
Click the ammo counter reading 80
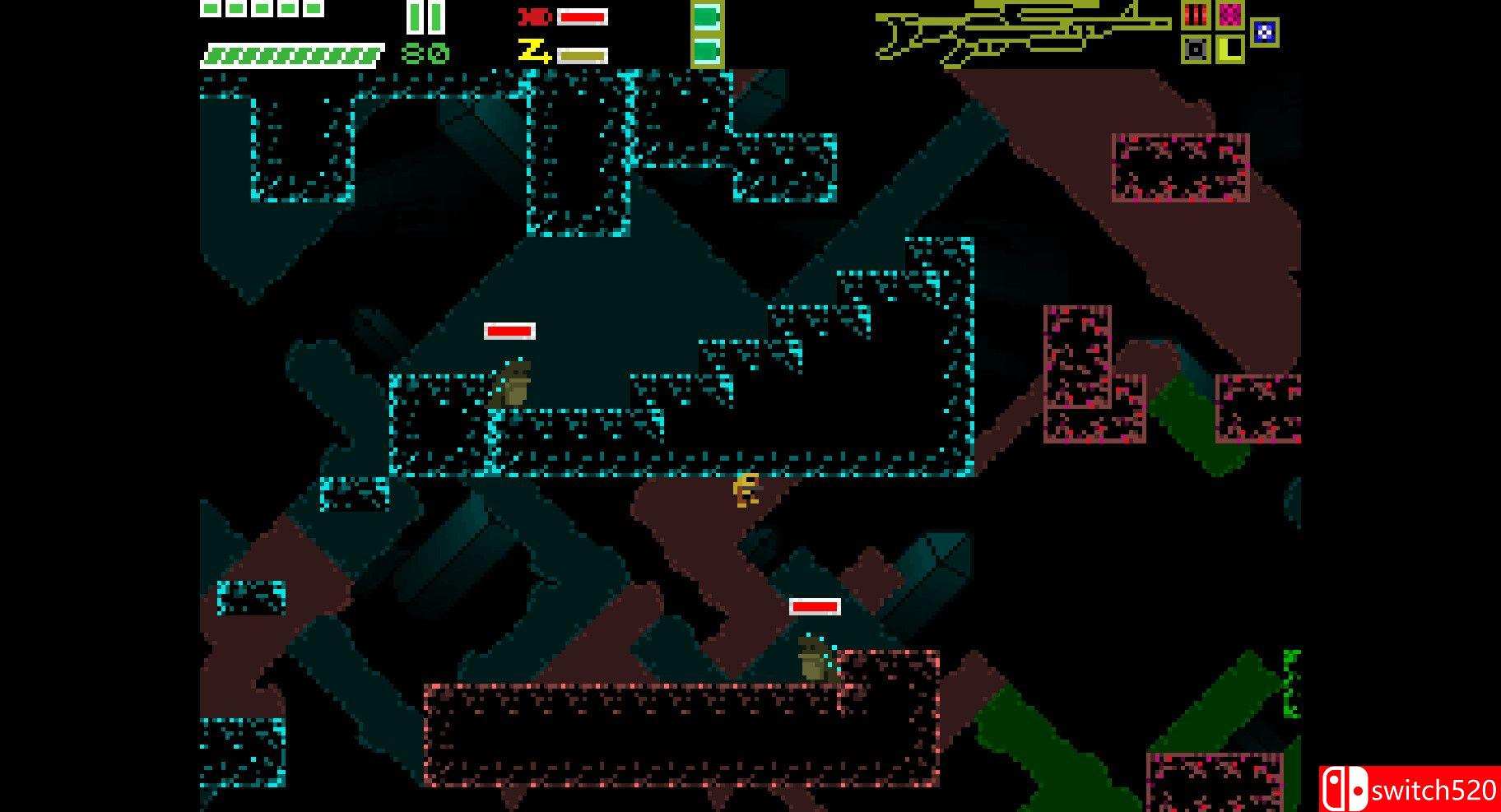point(424,53)
